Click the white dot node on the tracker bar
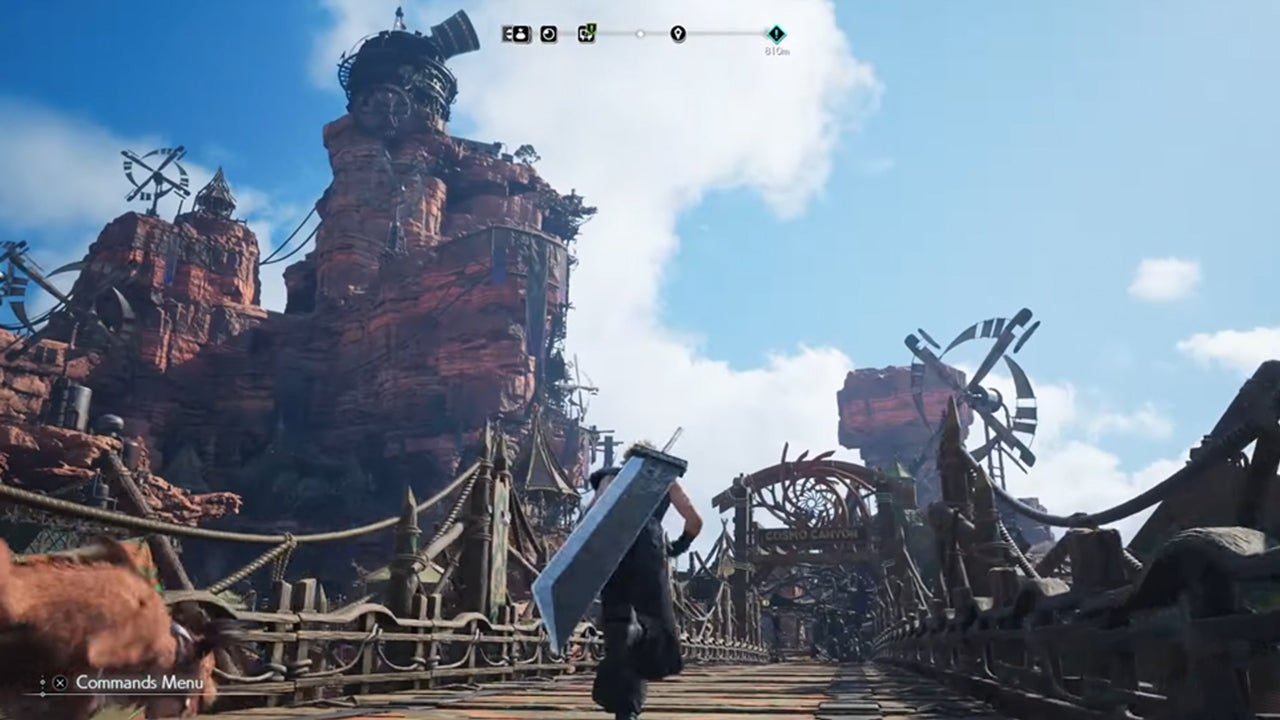The width and height of the screenshot is (1280, 720). point(641,34)
